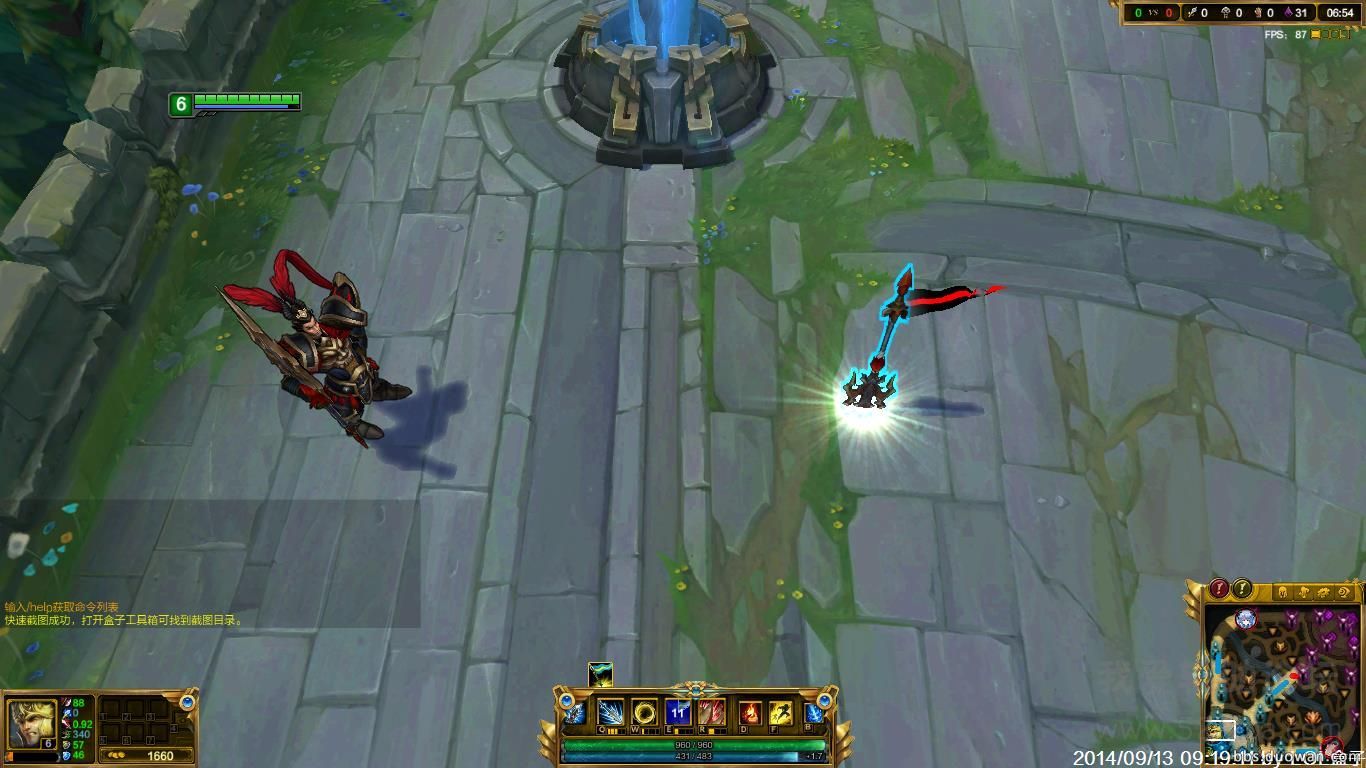Trigger the R red slash ultimate
Image resolution: width=1366 pixels, height=768 pixels.
(712, 713)
